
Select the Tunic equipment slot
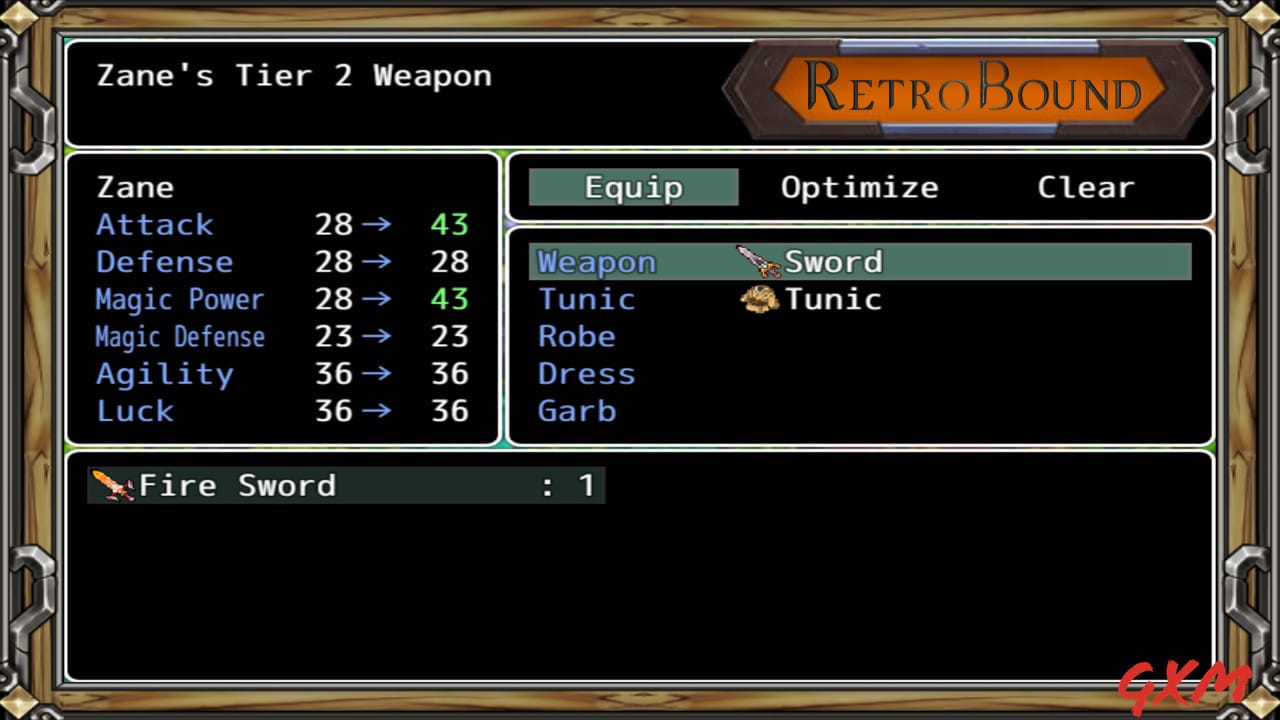[x=586, y=298]
